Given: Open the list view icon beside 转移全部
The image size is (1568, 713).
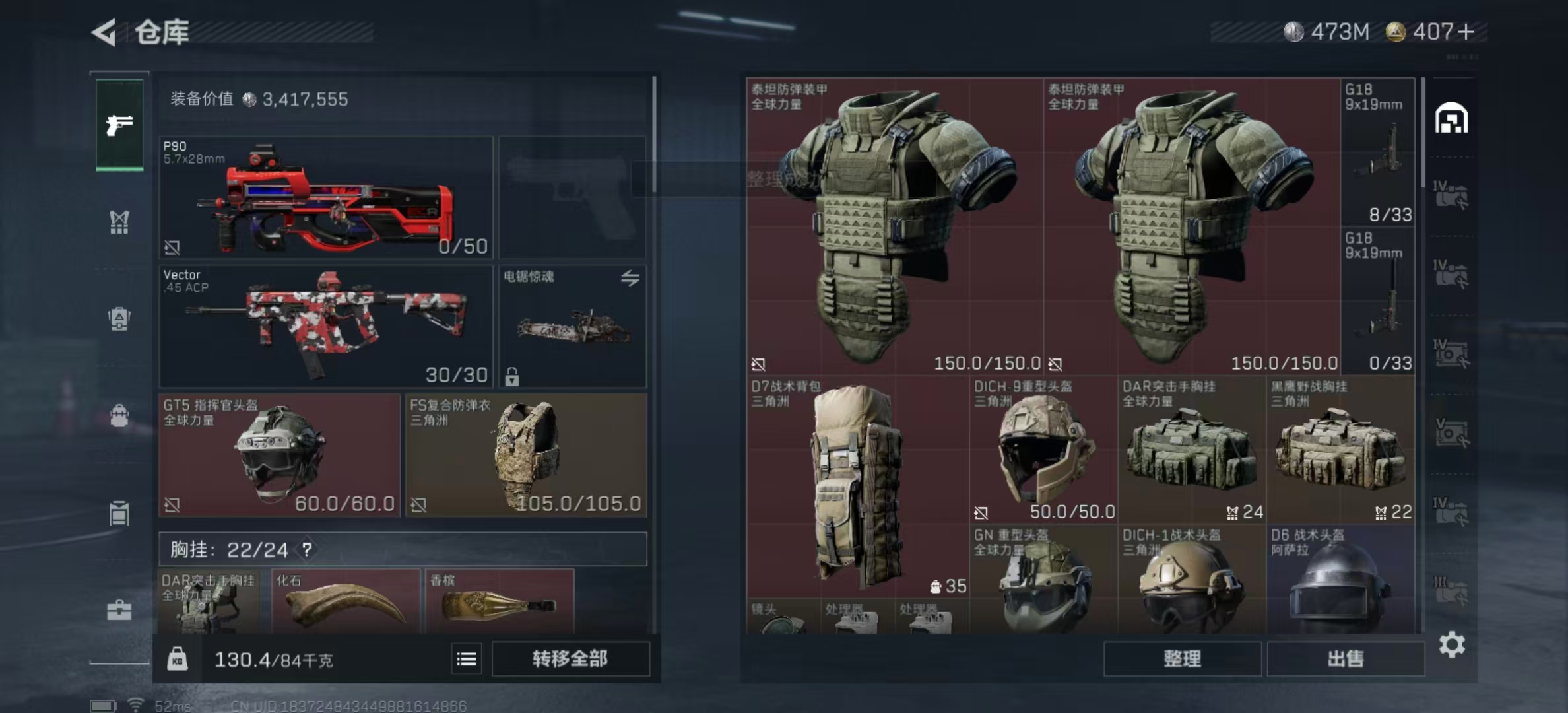Looking at the screenshot, I should 467,659.
